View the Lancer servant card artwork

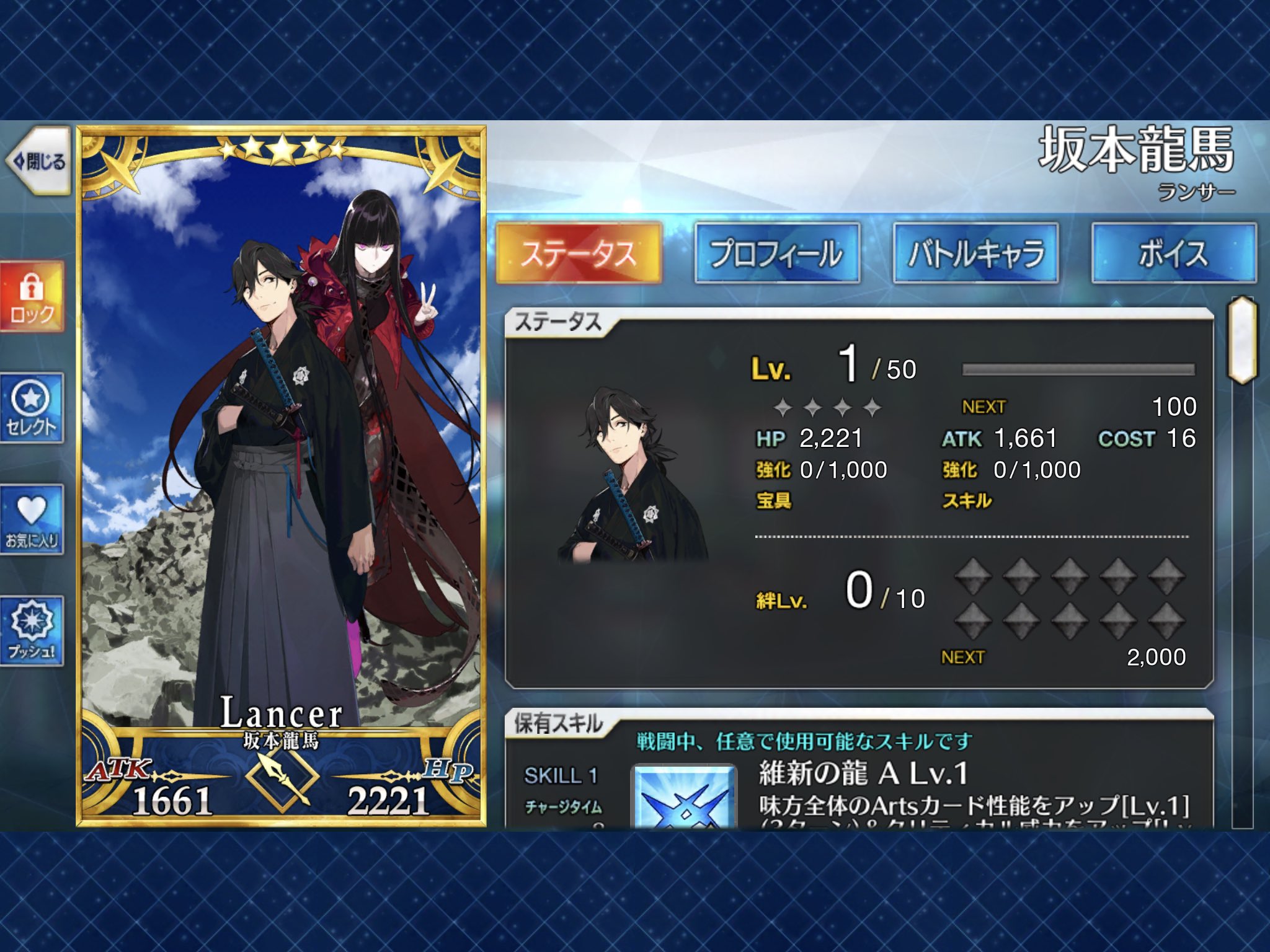pos(282,434)
